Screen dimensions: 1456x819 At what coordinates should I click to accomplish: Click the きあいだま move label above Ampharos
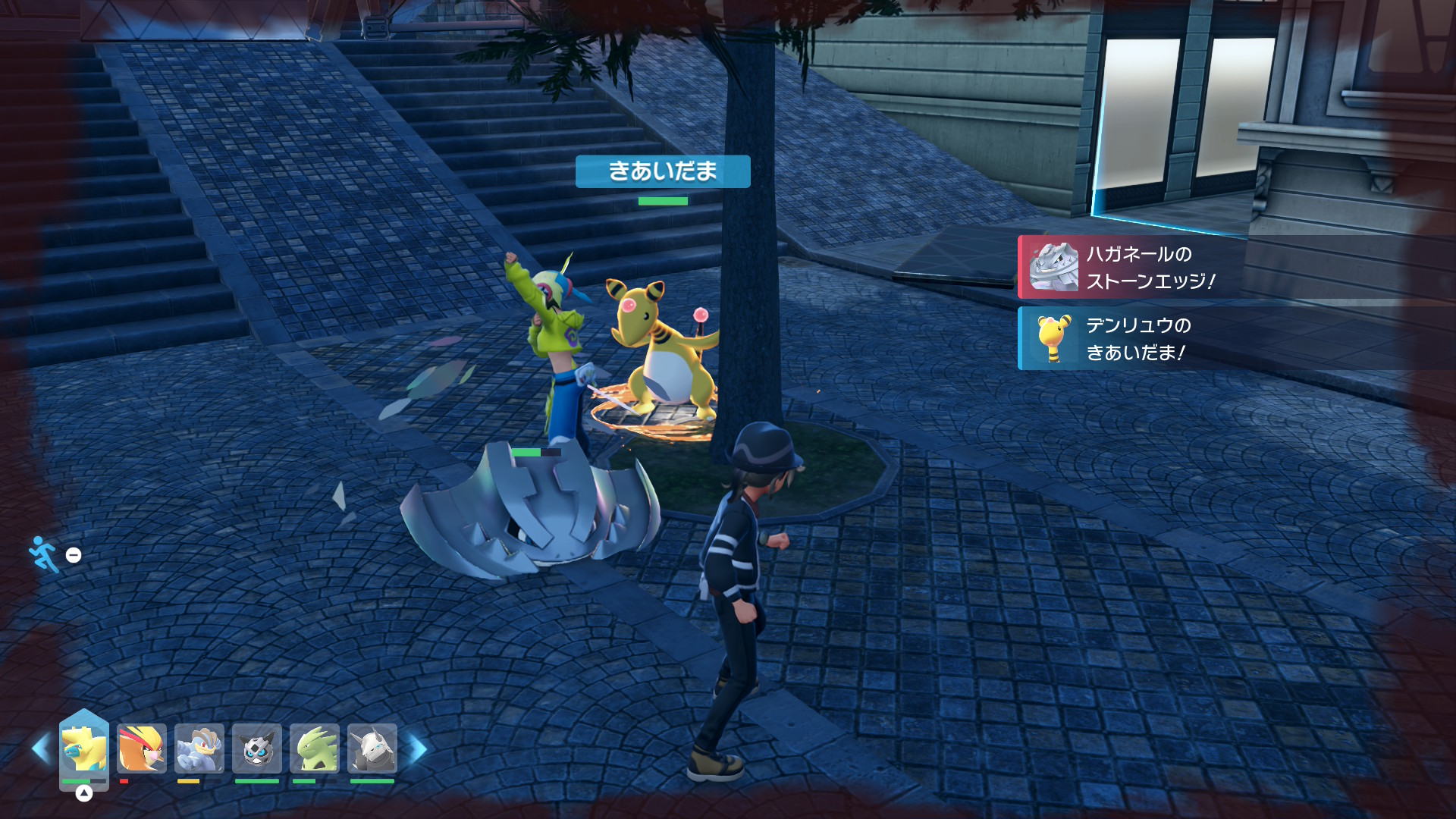tap(663, 171)
